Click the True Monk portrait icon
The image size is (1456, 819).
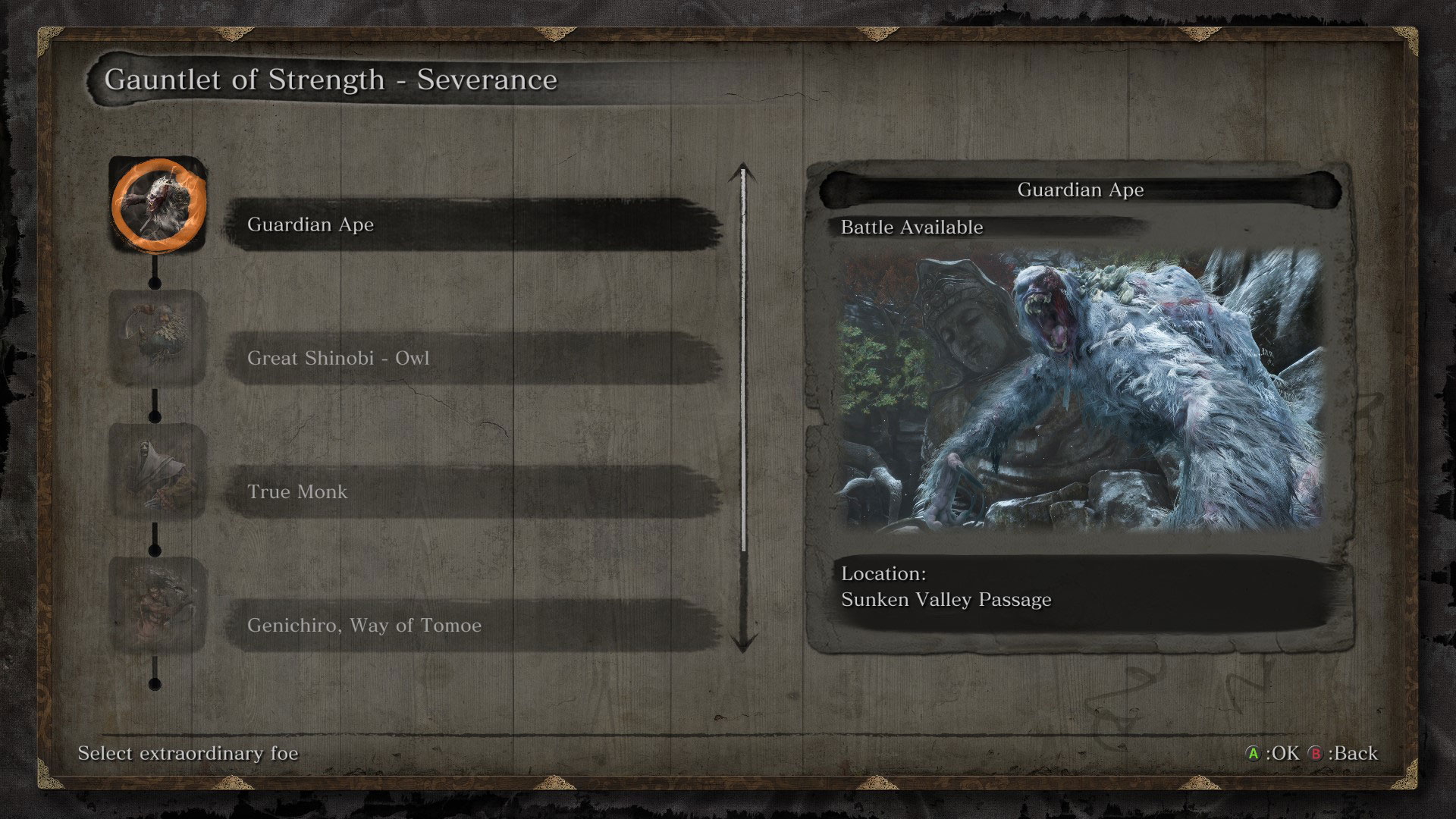point(158,470)
